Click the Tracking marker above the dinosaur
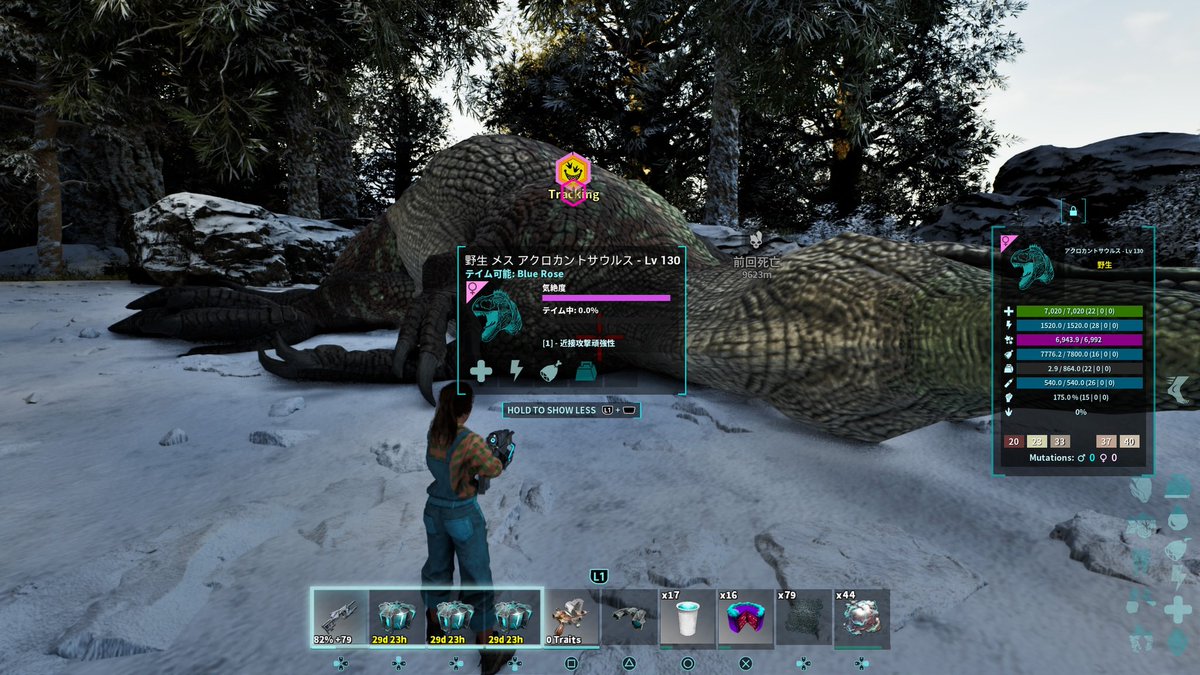 (573, 173)
